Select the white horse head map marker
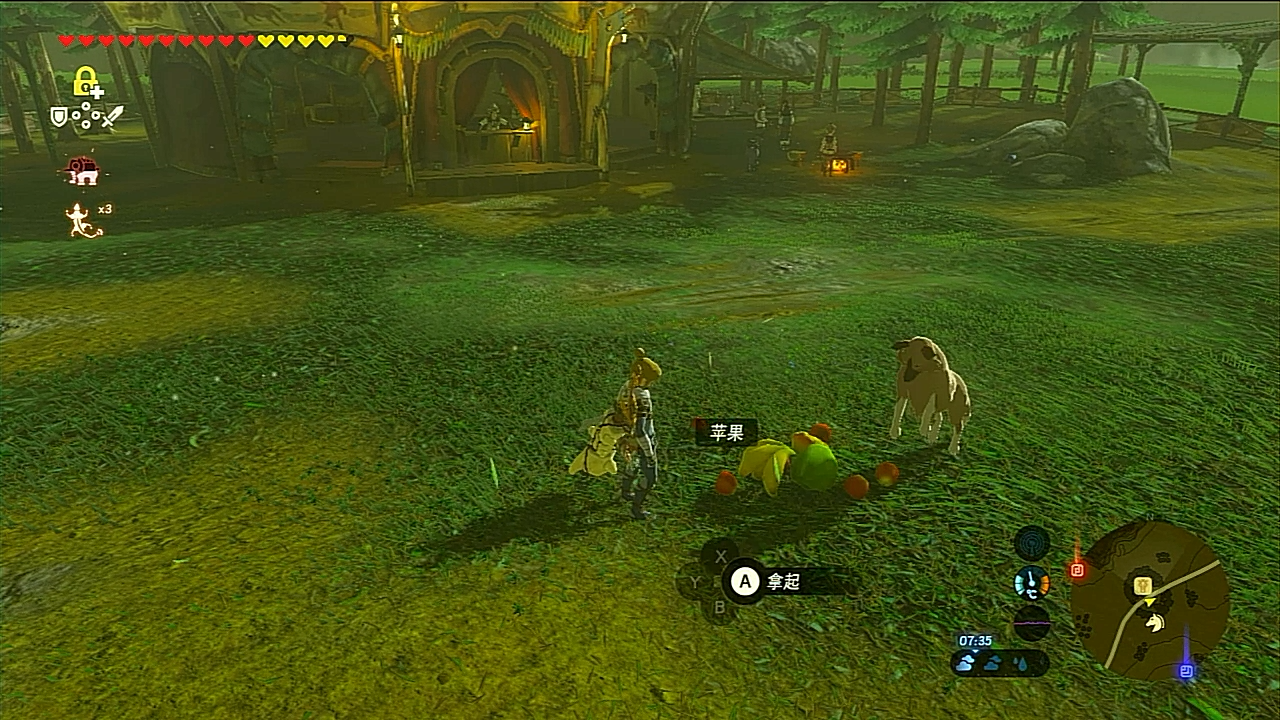This screenshot has width=1280, height=720. pyautogui.click(x=1155, y=623)
